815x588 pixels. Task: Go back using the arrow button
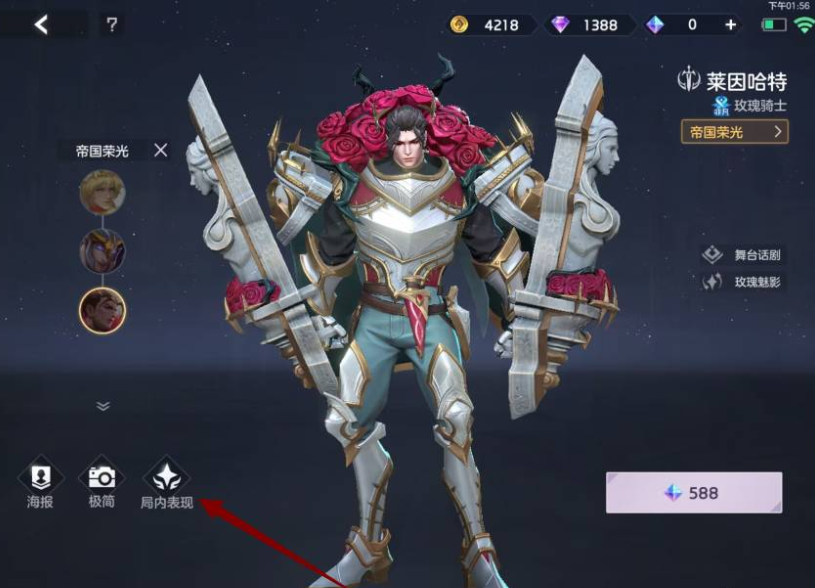coord(41,25)
